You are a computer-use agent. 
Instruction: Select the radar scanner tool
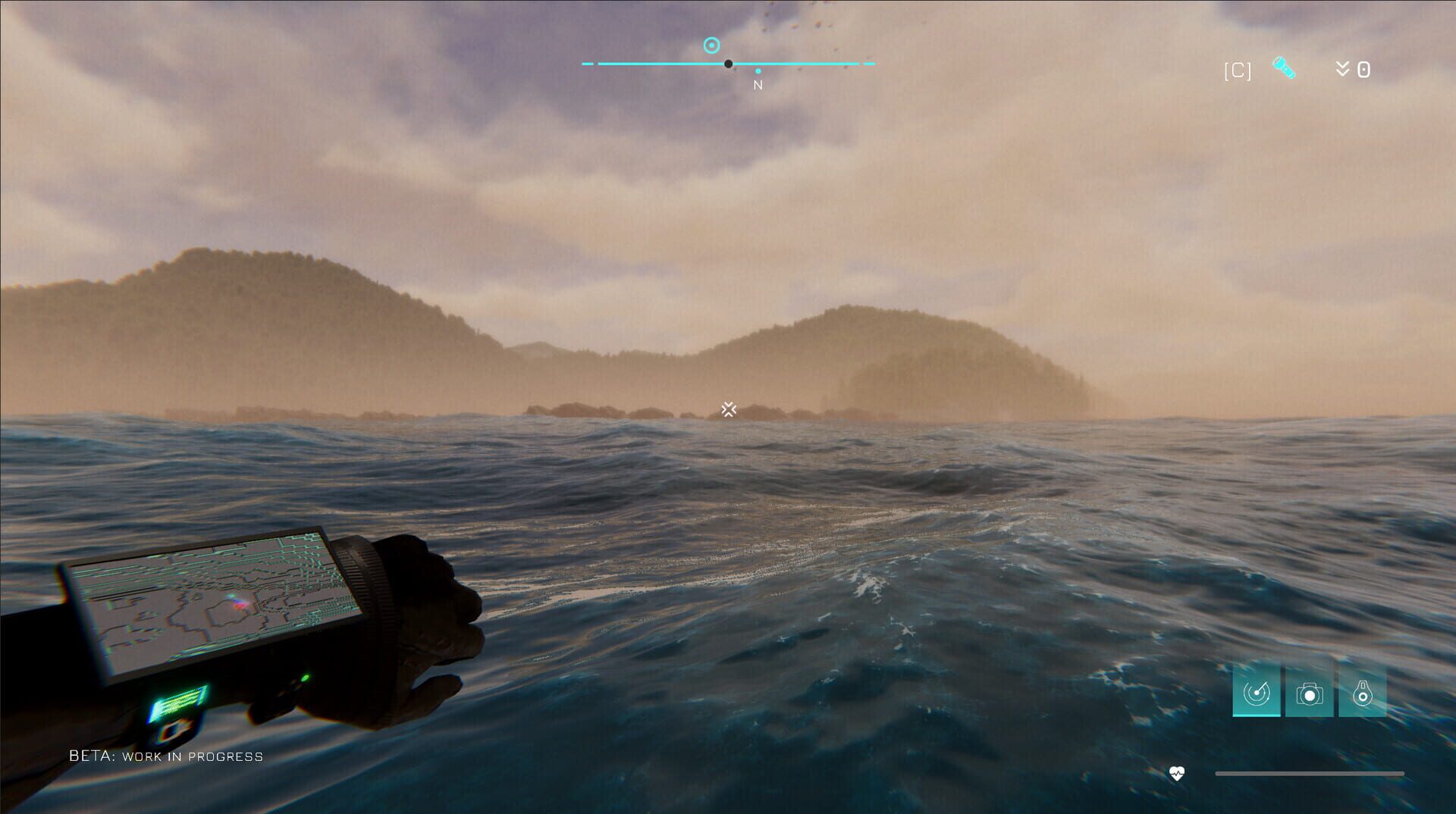tap(1255, 691)
